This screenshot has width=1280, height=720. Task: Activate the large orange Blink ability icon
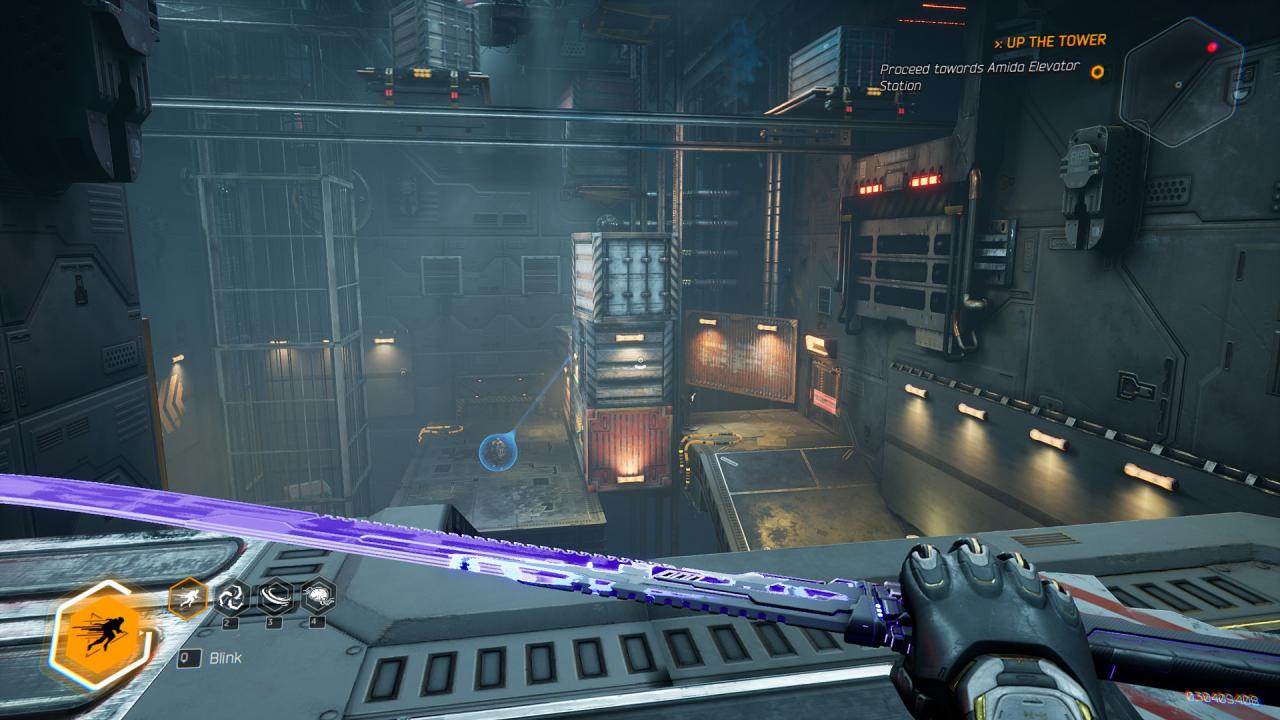[x=98, y=632]
